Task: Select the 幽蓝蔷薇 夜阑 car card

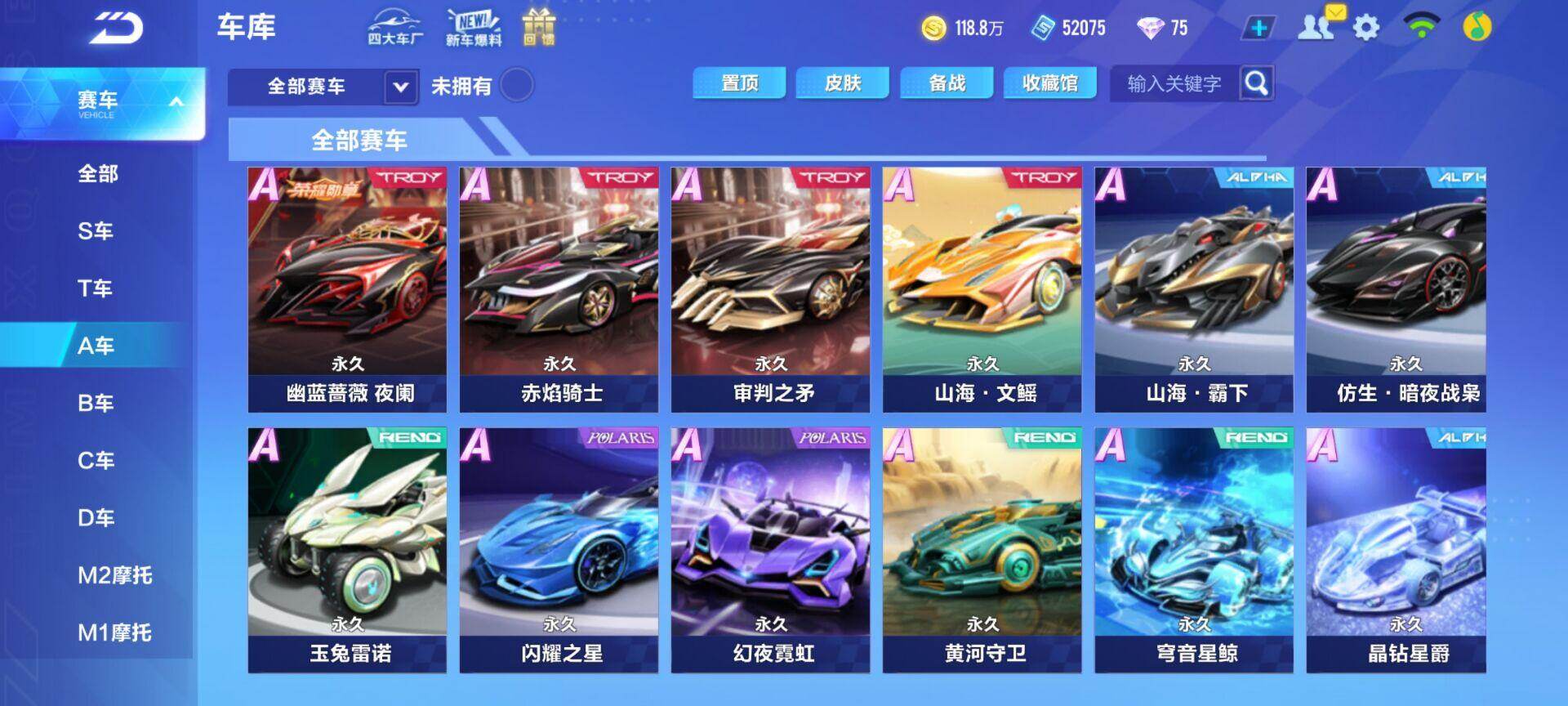Action: [347, 289]
